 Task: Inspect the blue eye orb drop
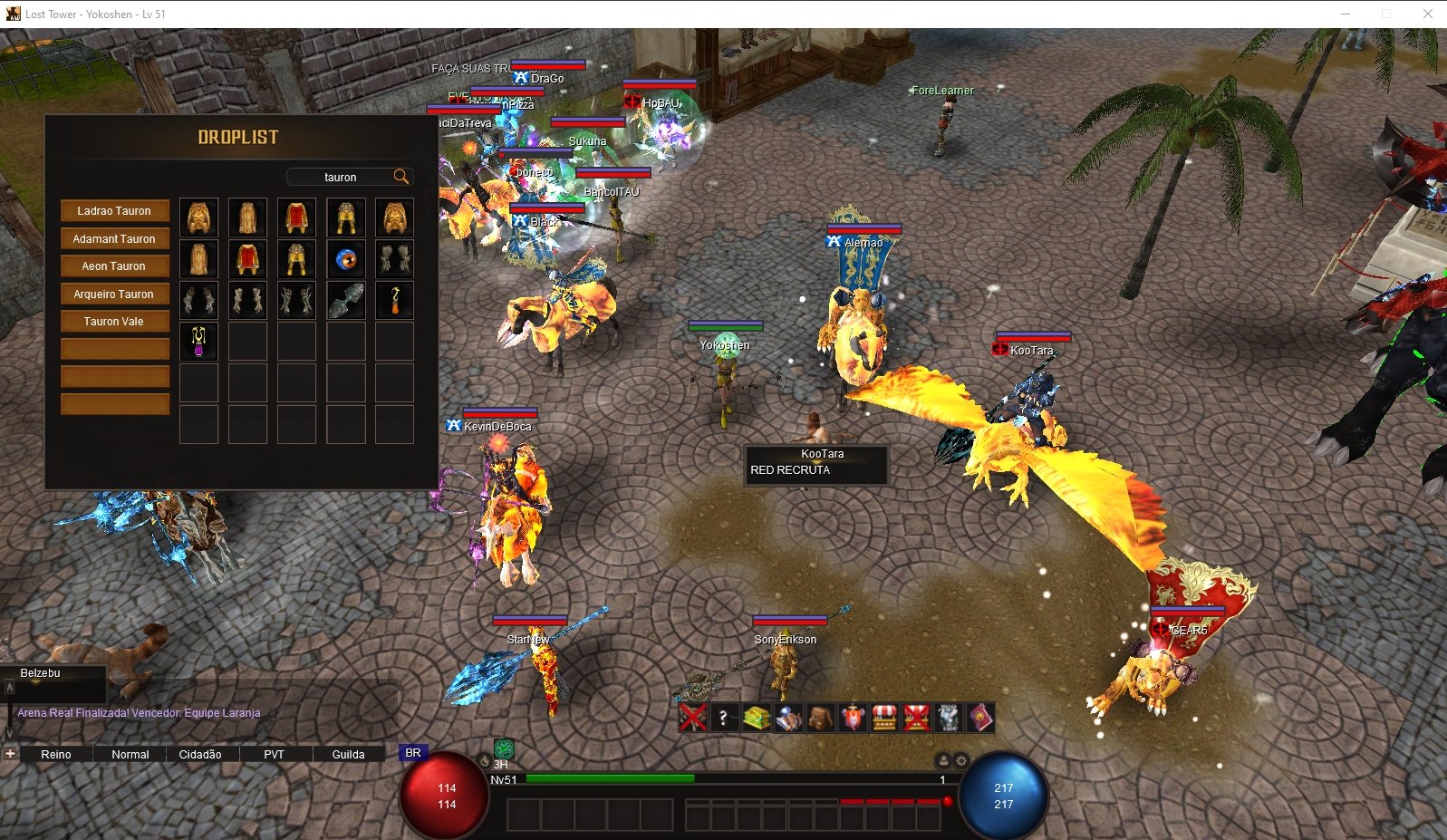[345, 259]
